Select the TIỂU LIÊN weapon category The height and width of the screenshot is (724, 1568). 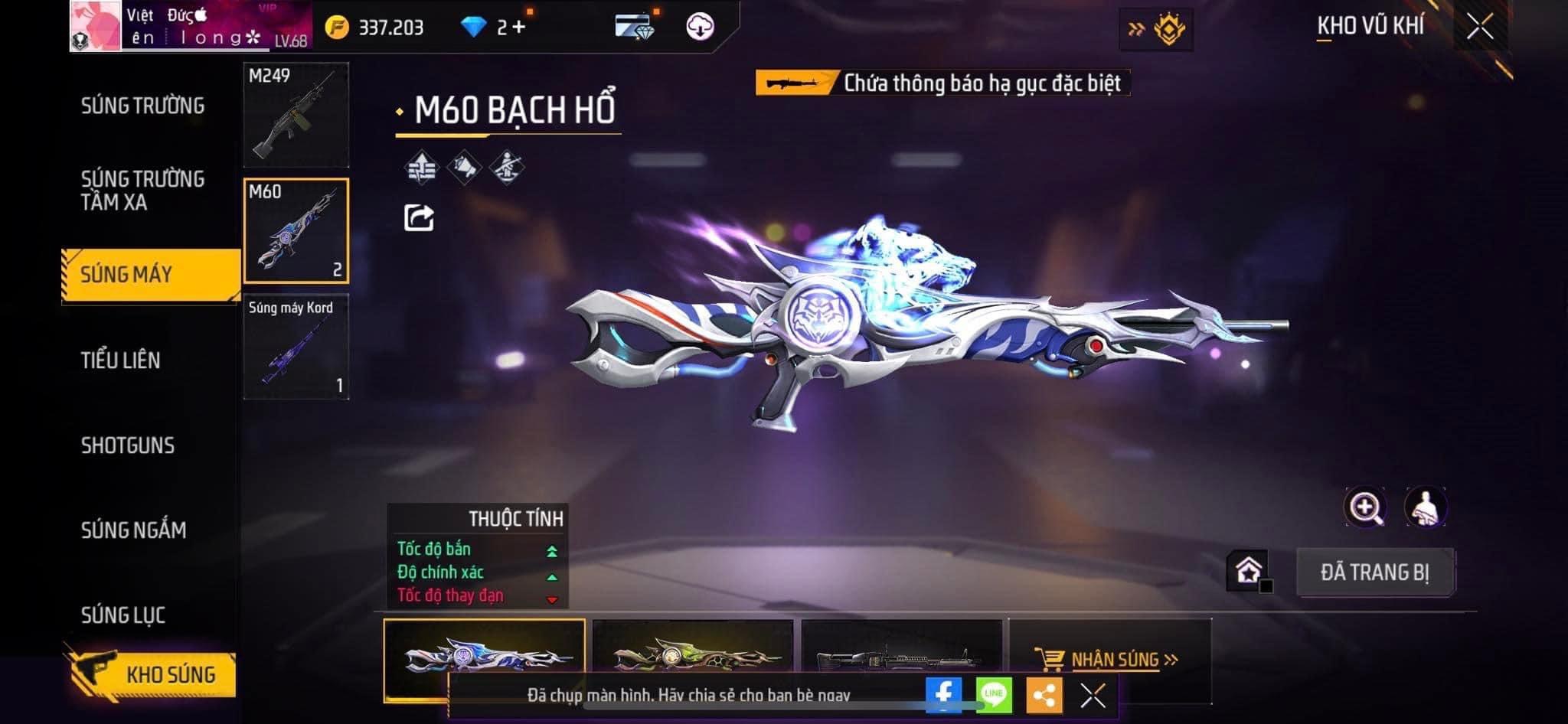click(x=121, y=360)
